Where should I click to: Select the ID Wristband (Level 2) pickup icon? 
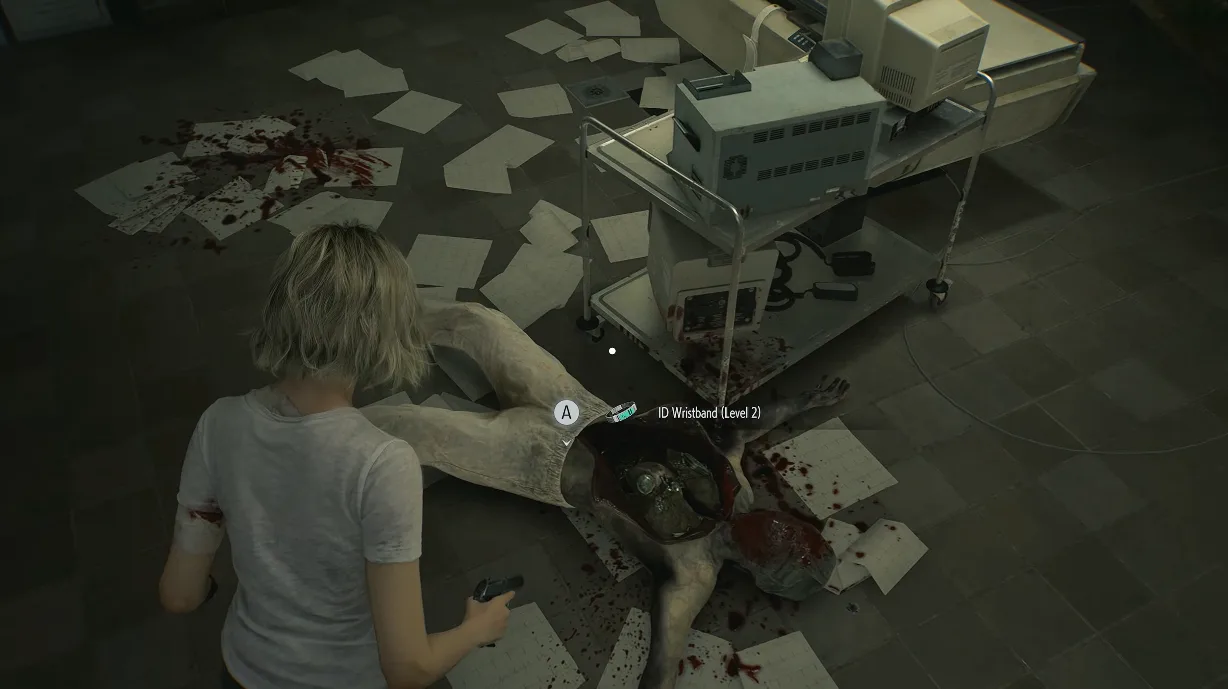click(x=625, y=411)
